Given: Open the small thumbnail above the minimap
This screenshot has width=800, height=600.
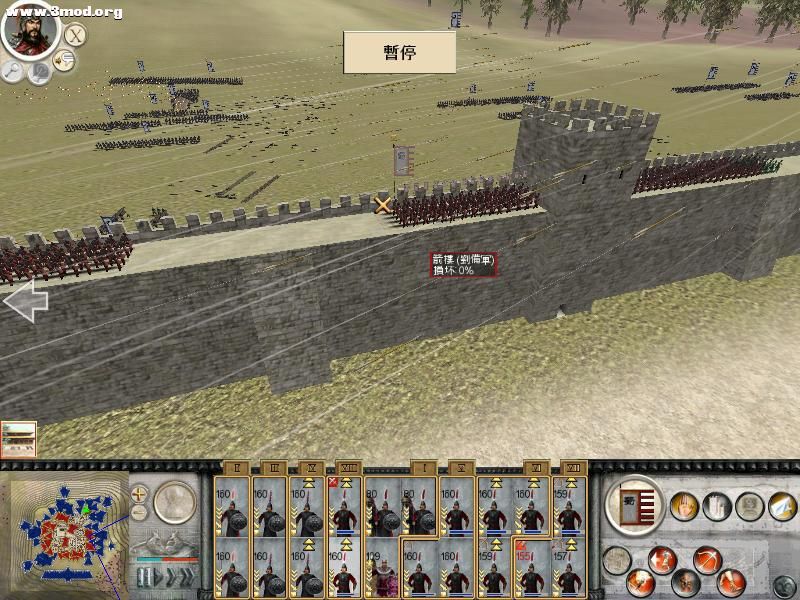Looking at the screenshot, I should (18, 439).
